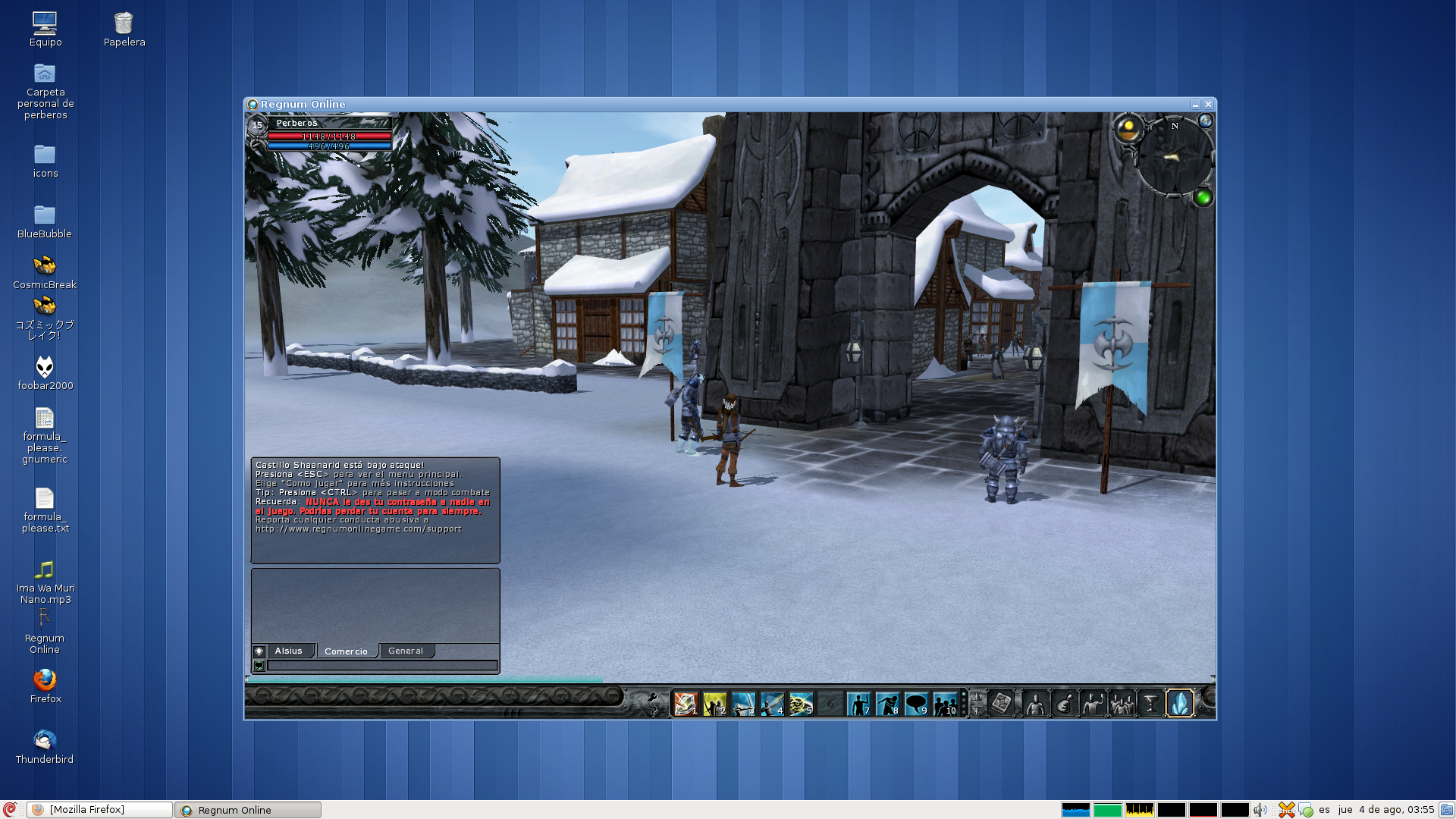Viewport: 1456px width, 819px height.
Task: Open the character panel icon
Action: (x=1035, y=704)
